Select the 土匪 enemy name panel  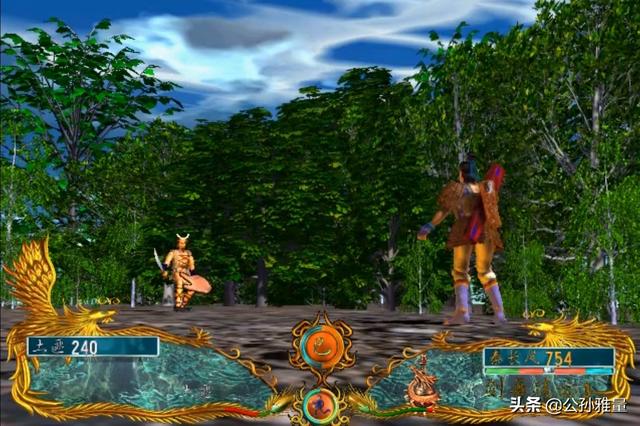click(92, 347)
